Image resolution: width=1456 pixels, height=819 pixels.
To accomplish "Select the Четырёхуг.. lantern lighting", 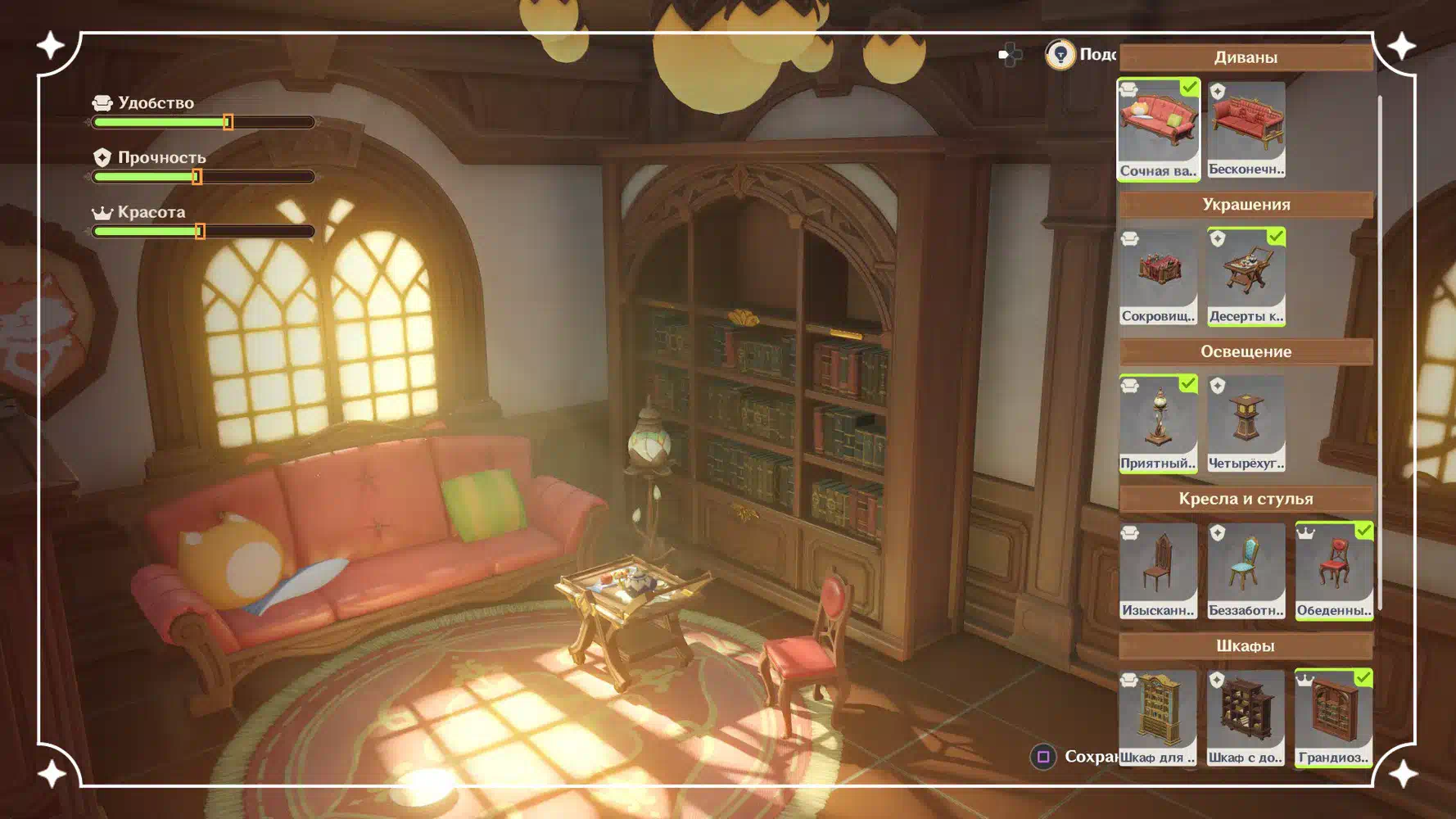I will pos(1246,423).
